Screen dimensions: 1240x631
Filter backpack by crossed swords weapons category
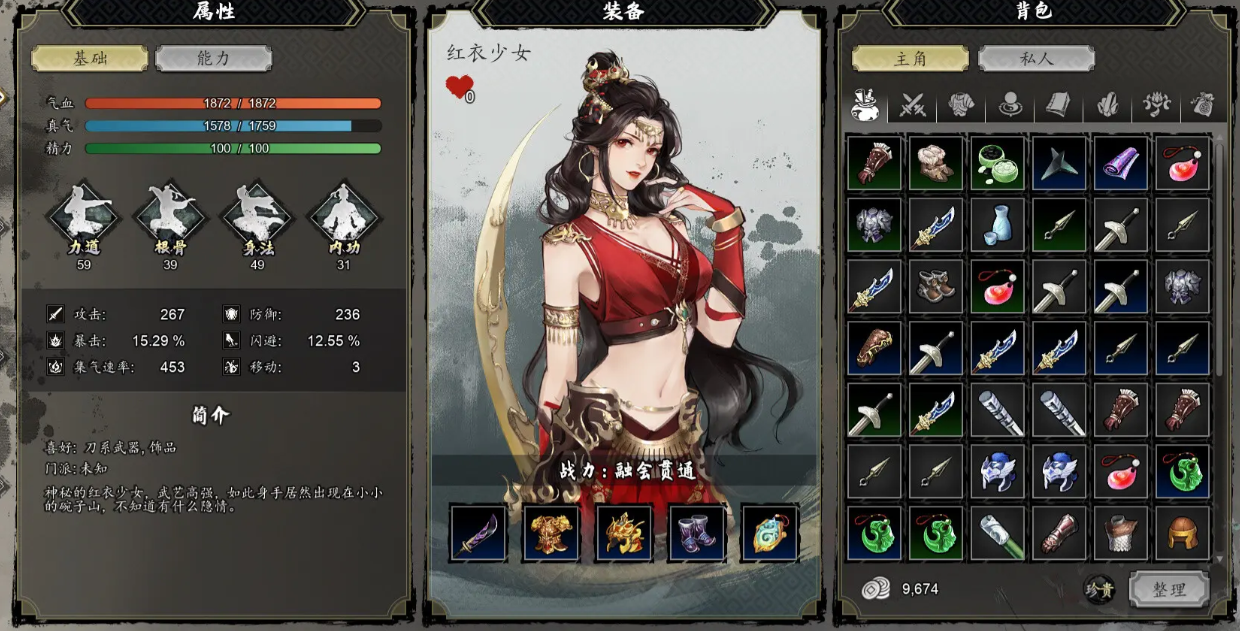tap(913, 104)
